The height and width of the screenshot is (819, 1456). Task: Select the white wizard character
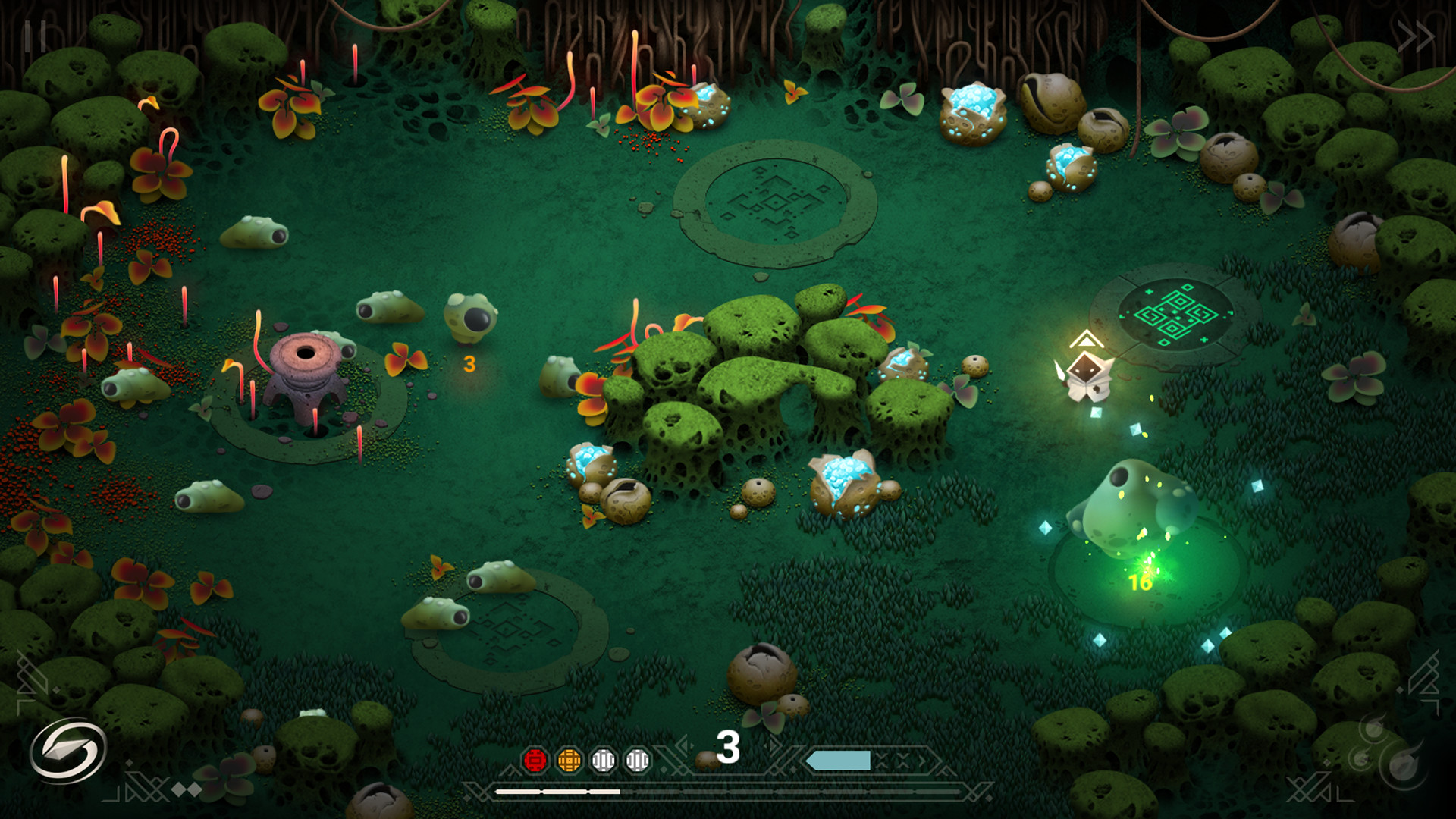1086,375
